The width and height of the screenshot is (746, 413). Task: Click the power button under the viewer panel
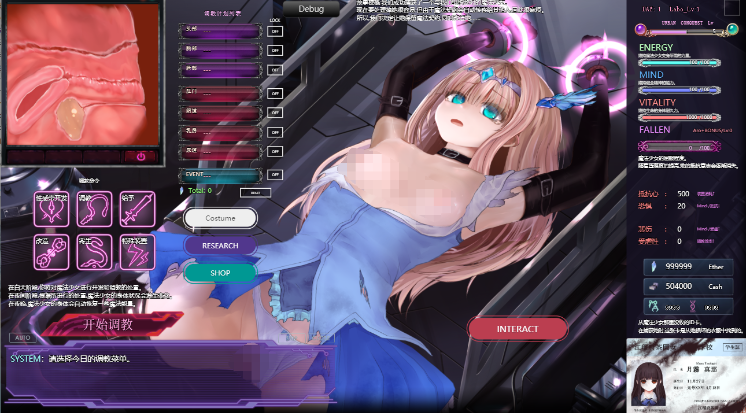pos(140,156)
